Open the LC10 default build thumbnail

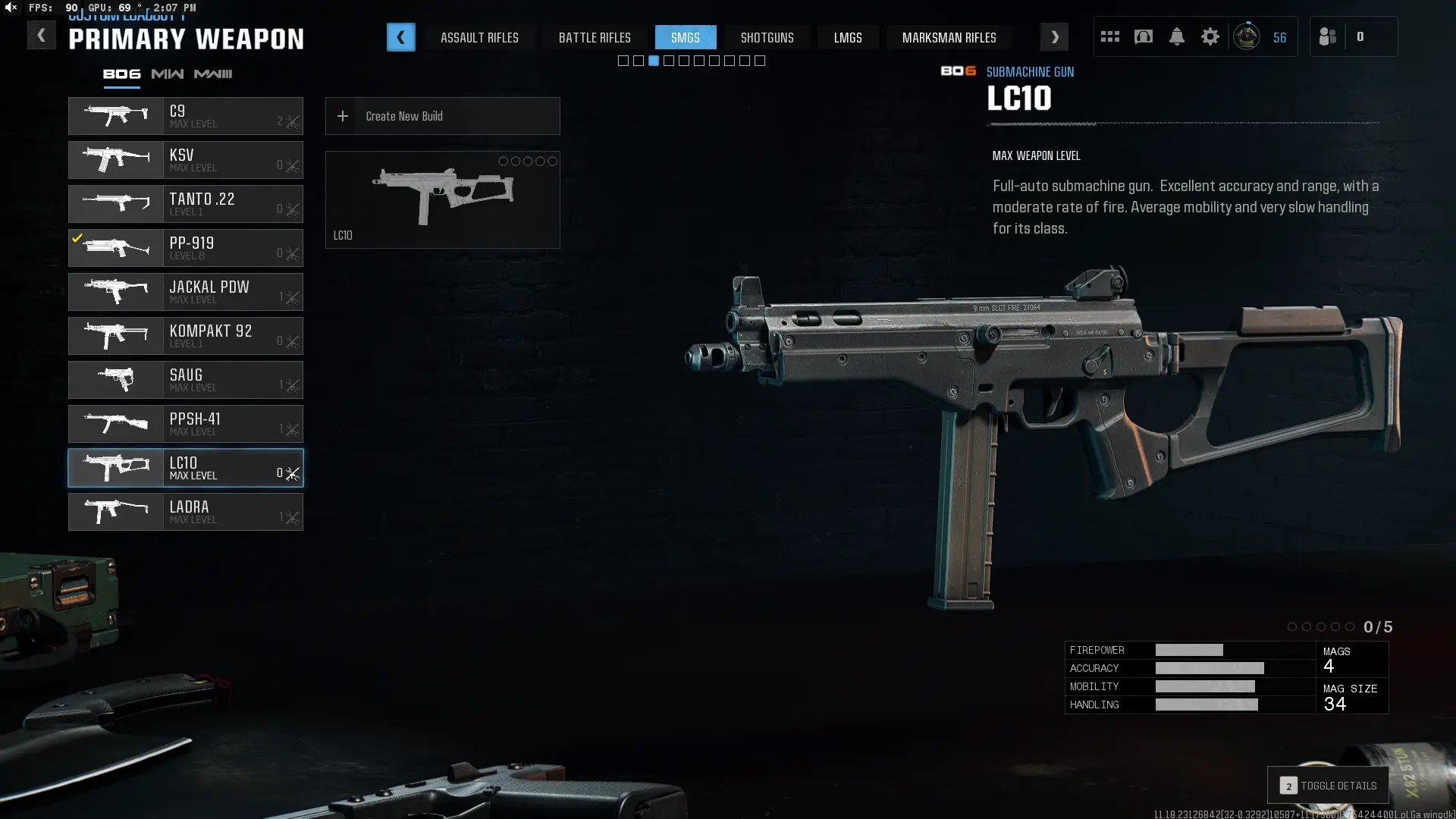pos(442,199)
